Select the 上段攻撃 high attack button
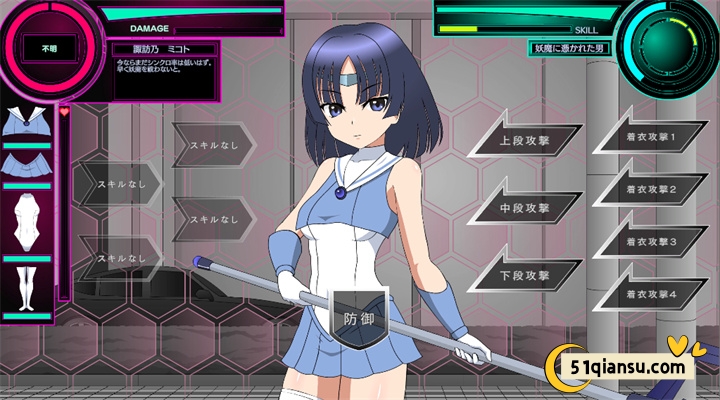Screen dimensions: 720x400 tap(525, 141)
